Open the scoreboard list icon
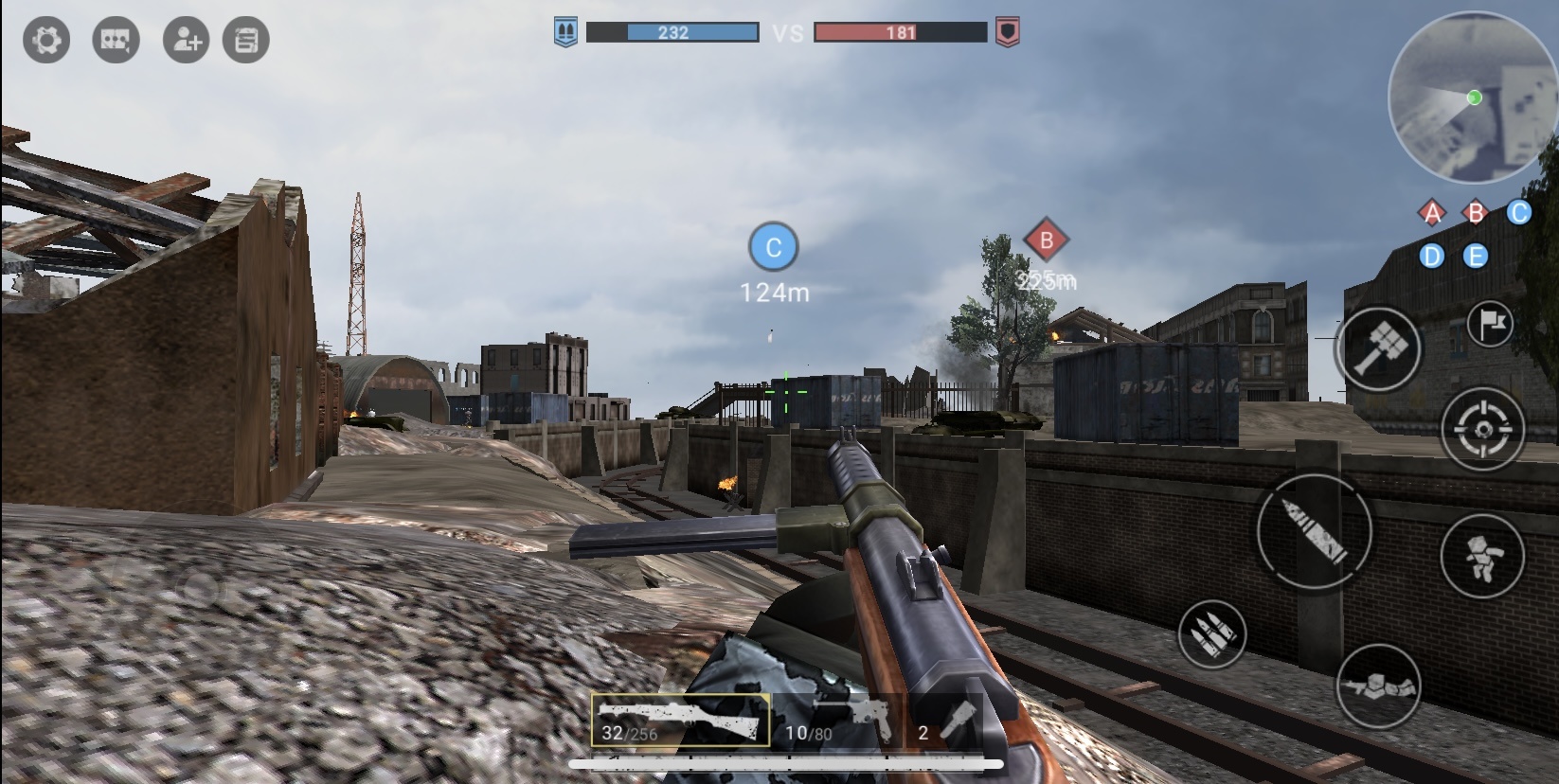The width and height of the screenshot is (1559, 784). tap(246, 41)
